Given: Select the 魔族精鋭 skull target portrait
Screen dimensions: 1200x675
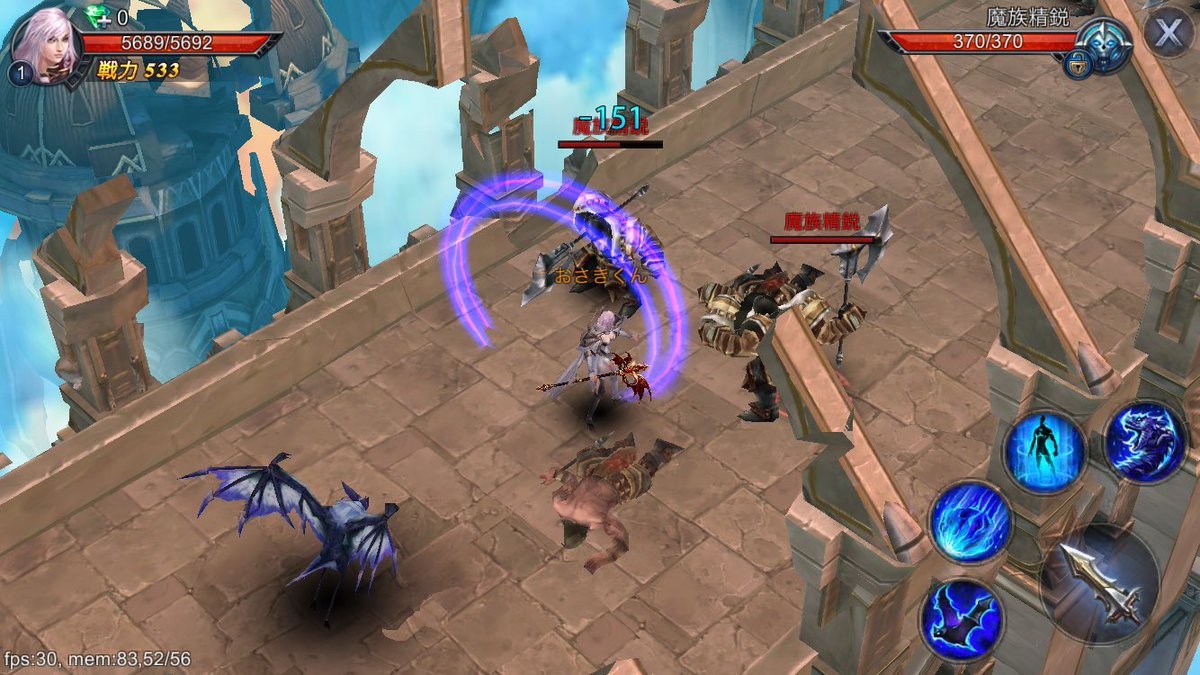Looking at the screenshot, I should pyautogui.click(x=1106, y=43).
